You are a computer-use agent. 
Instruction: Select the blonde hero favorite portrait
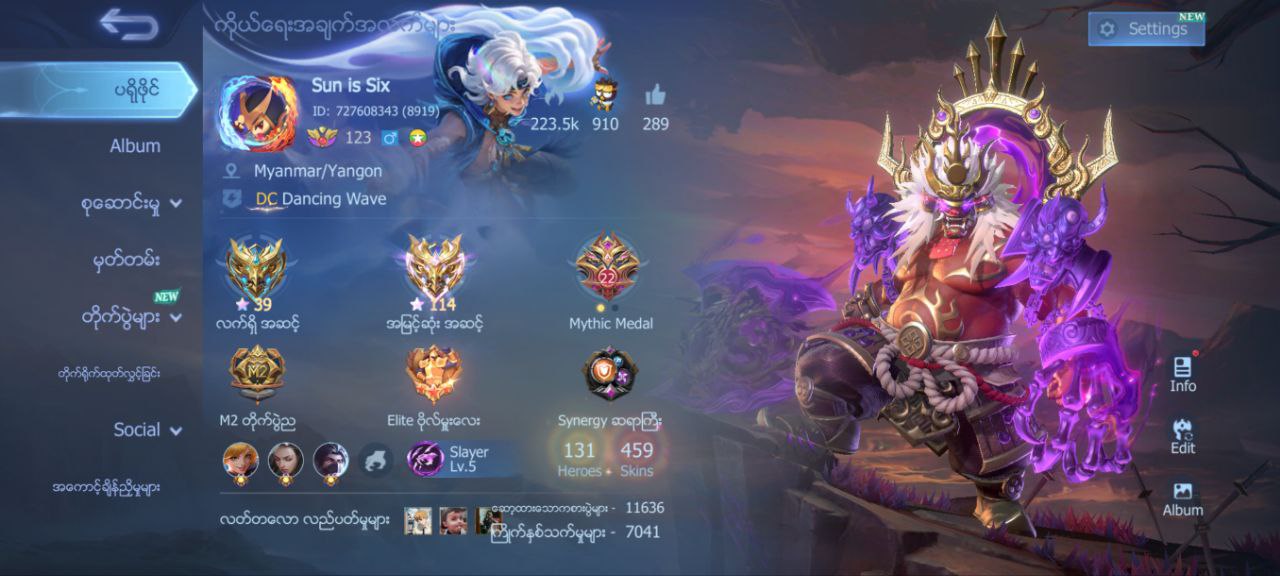tap(241, 460)
